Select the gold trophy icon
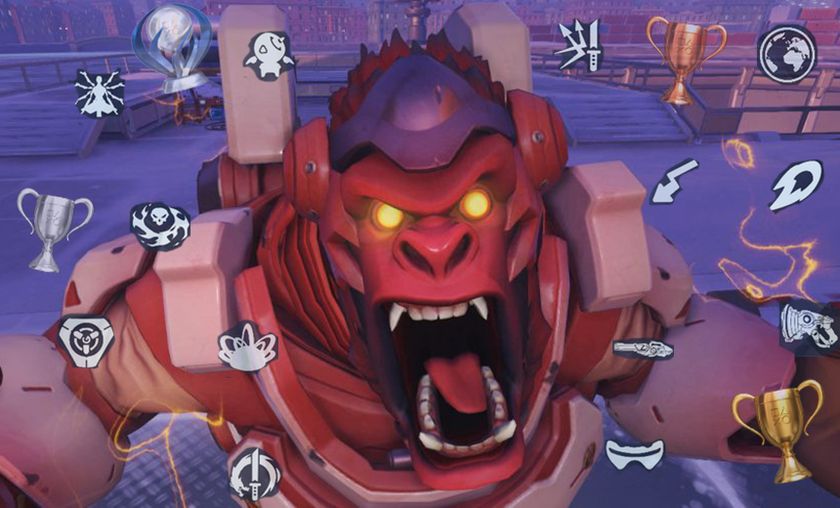840x508 pixels. 775,432
